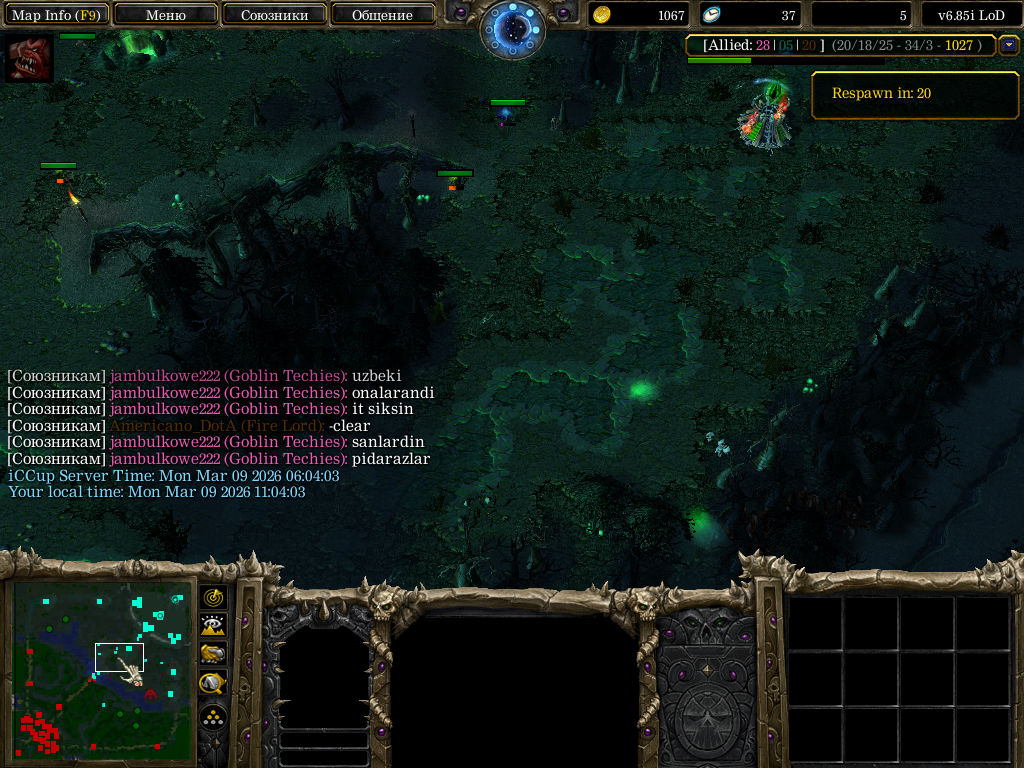Select the hero portrait icon

(28, 59)
